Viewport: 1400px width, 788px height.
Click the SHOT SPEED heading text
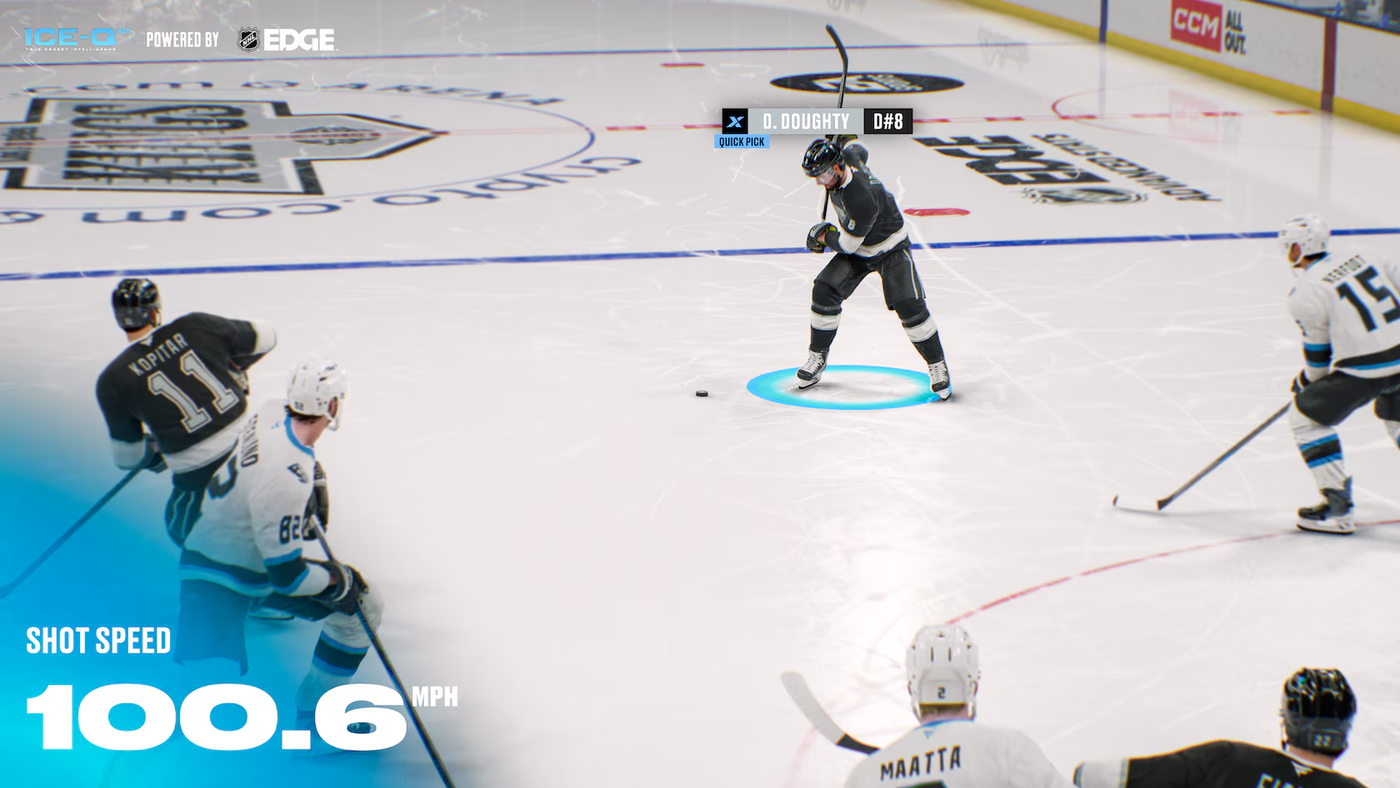[x=98, y=640]
